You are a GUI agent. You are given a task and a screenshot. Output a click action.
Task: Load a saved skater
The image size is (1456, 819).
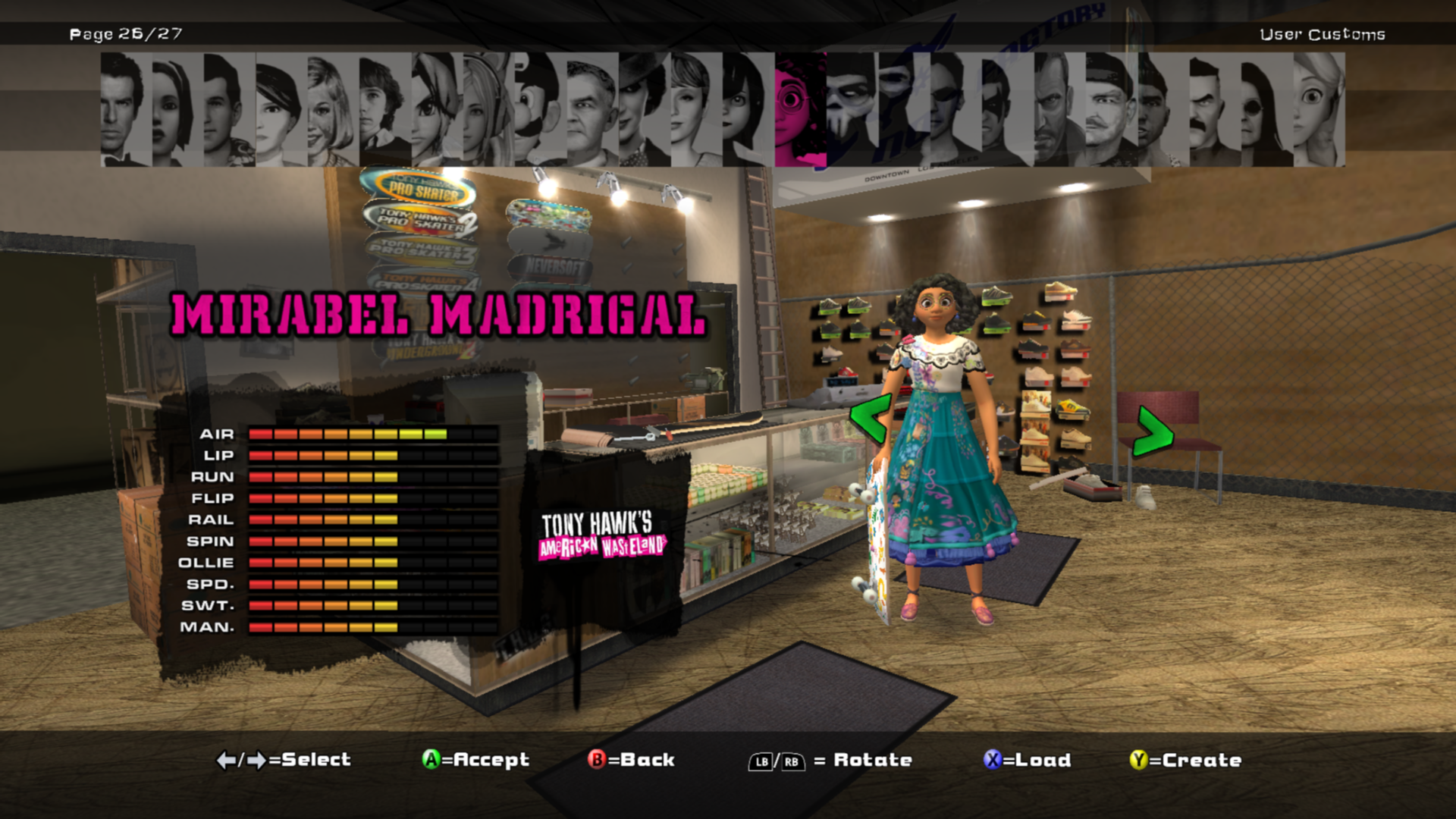[1028, 760]
